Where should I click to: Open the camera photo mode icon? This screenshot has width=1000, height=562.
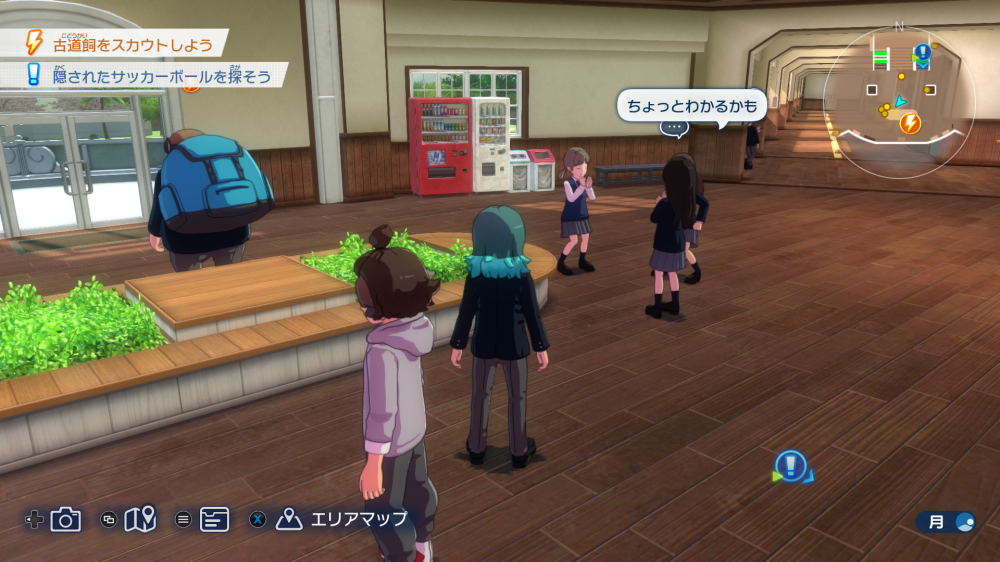66,519
